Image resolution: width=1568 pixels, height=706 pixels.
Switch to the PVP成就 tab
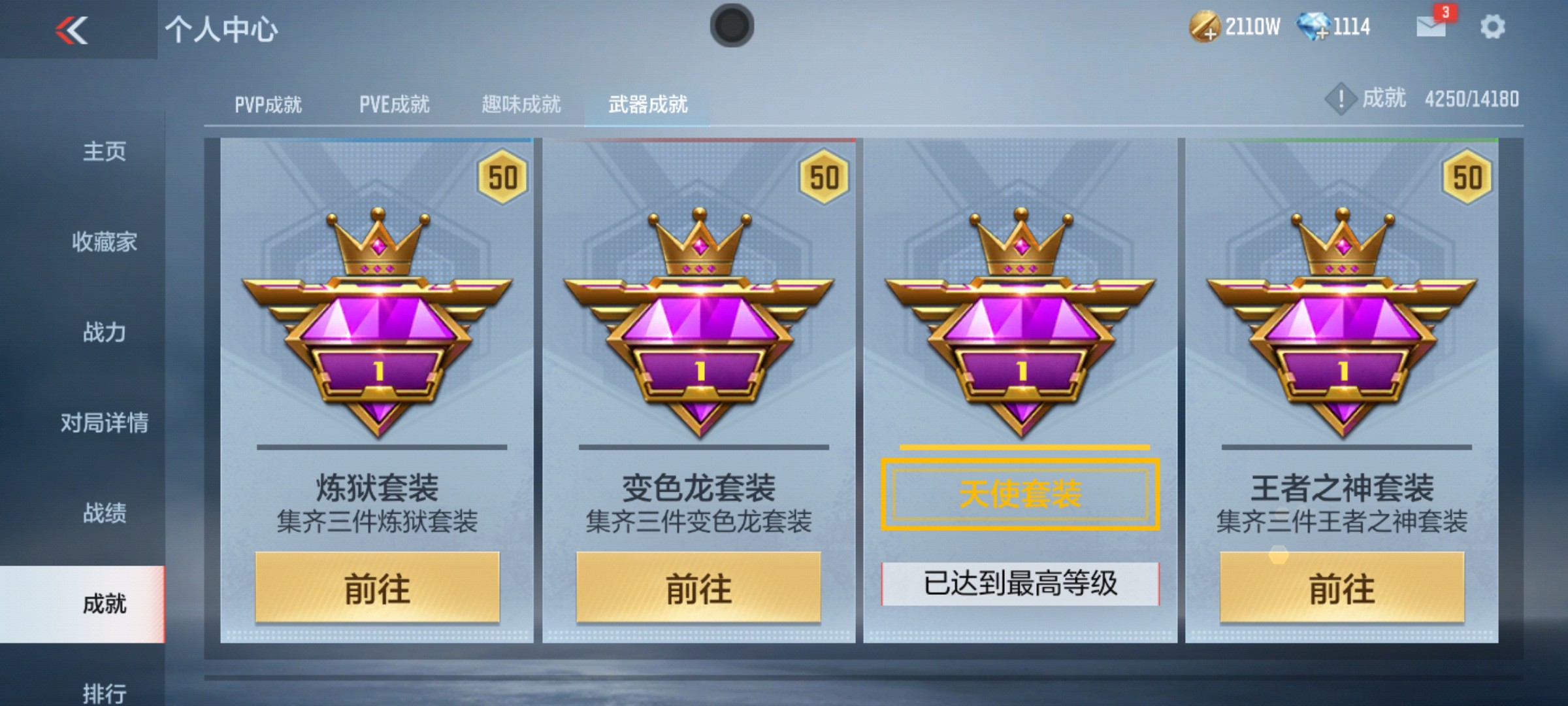pyautogui.click(x=269, y=103)
